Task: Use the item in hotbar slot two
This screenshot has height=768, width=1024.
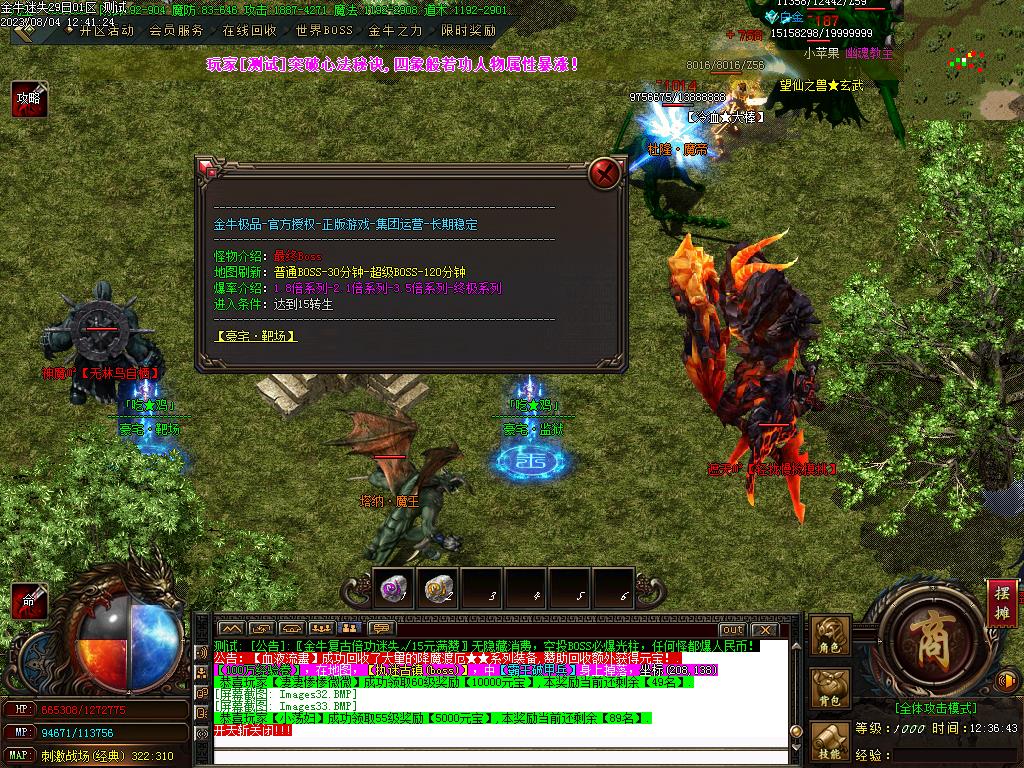Action: (437, 589)
